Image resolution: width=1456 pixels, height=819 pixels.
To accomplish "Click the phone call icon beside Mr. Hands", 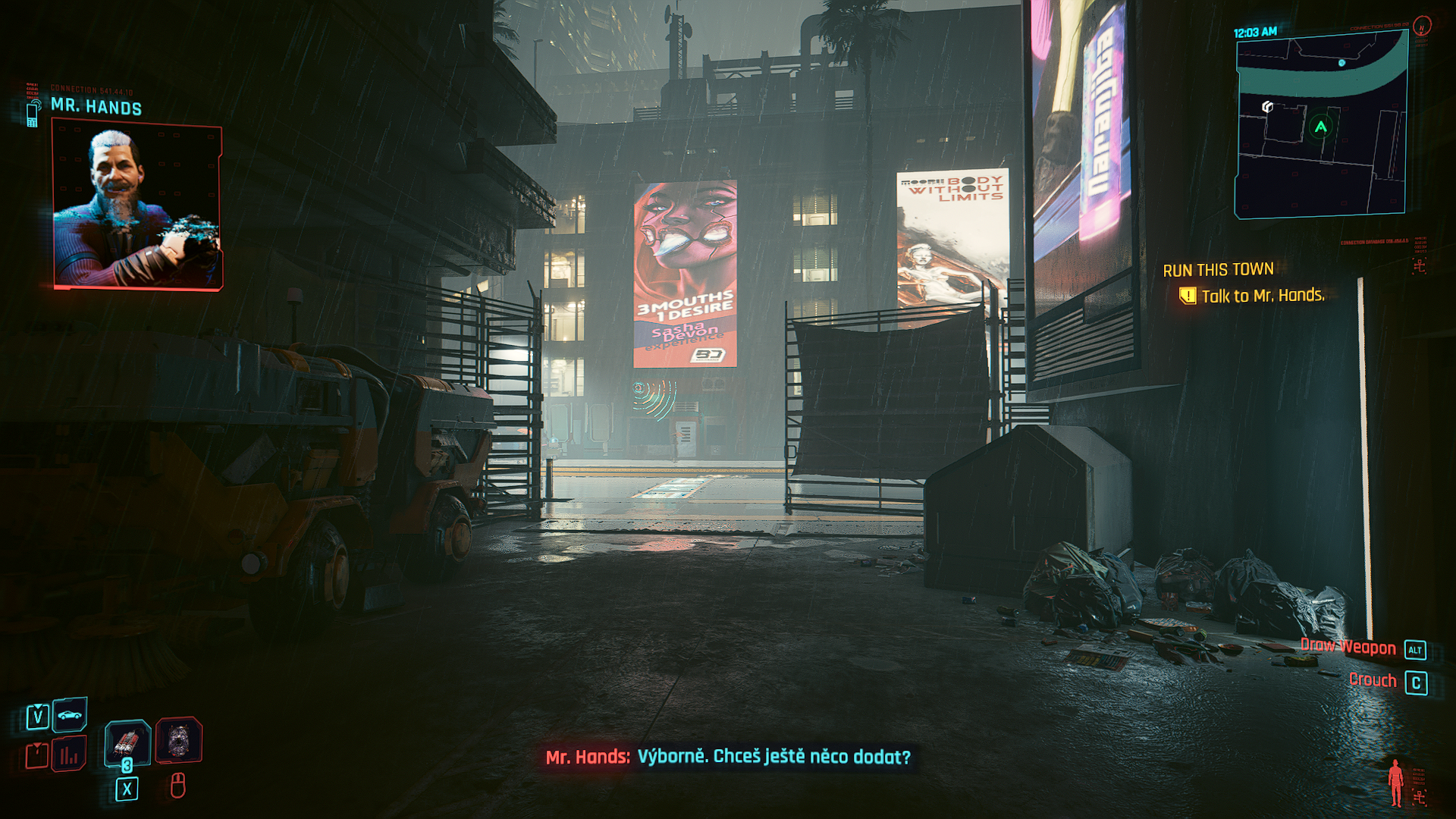I will click(33, 113).
